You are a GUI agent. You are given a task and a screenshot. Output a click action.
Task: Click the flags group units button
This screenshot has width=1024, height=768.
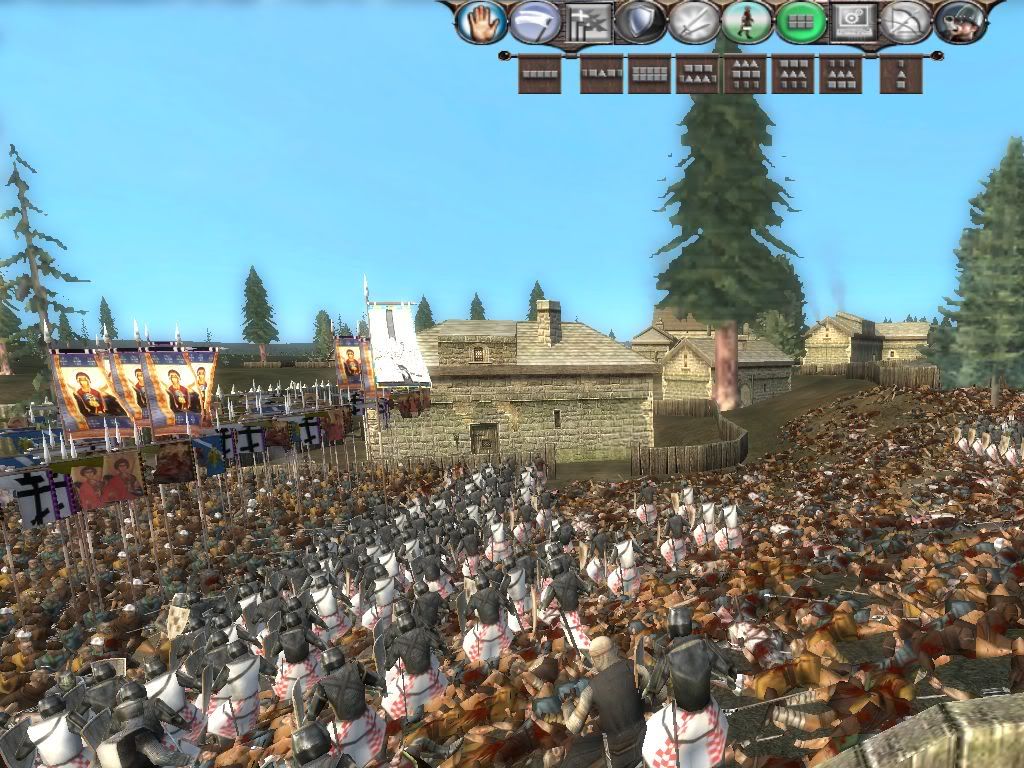coord(589,22)
